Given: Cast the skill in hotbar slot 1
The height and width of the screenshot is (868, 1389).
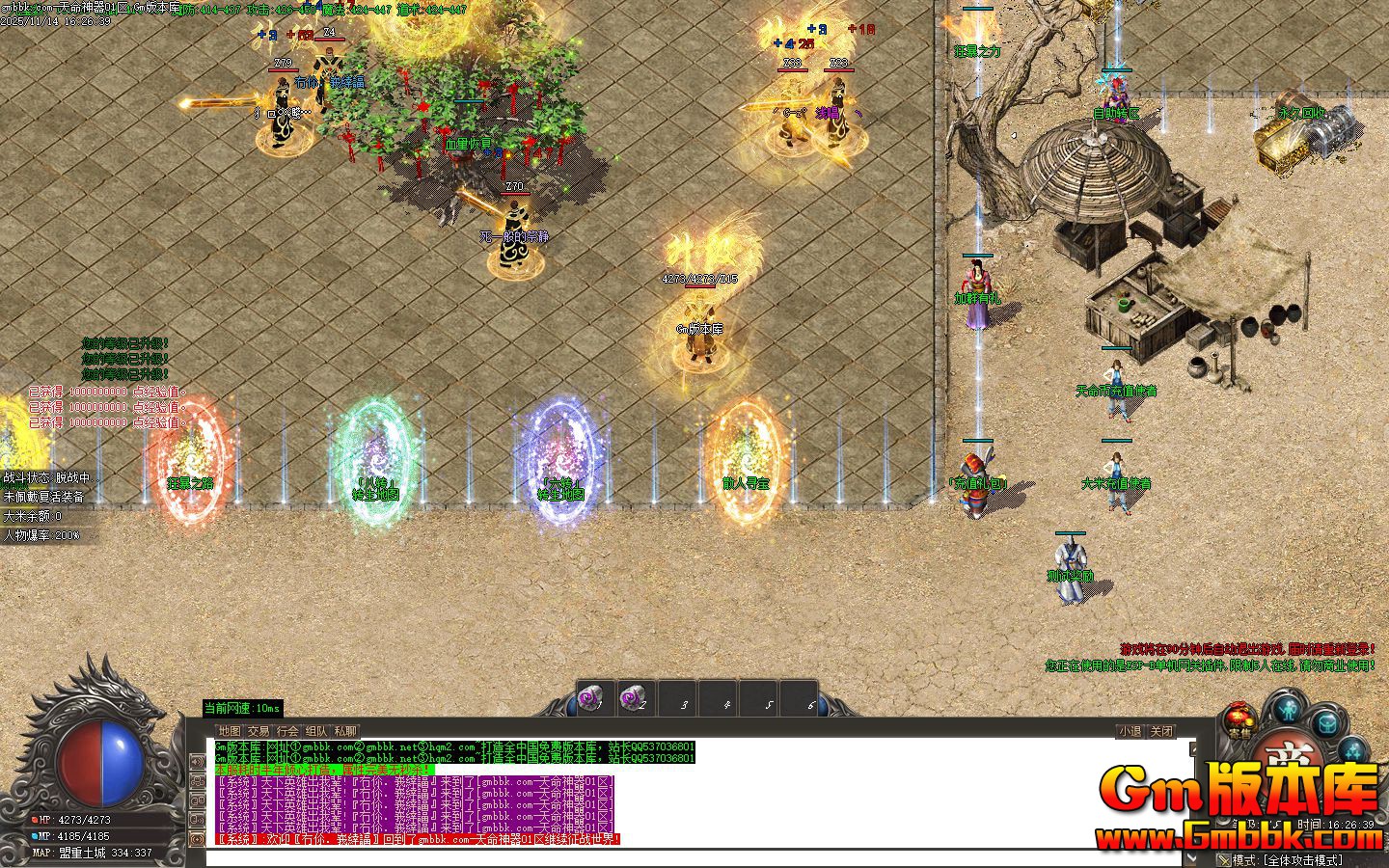Looking at the screenshot, I should click(594, 697).
